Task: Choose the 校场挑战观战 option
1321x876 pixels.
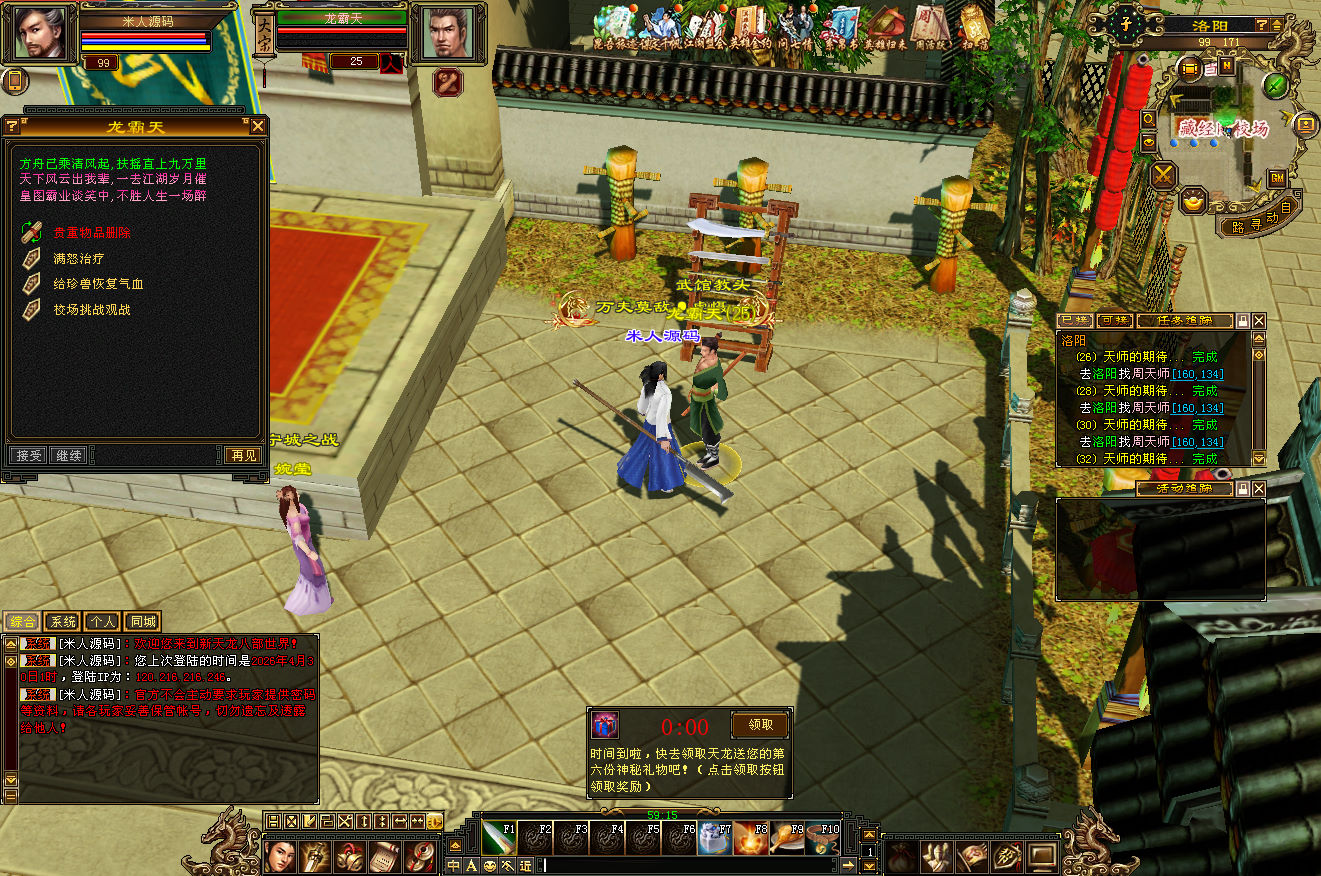Action: pos(91,310)
